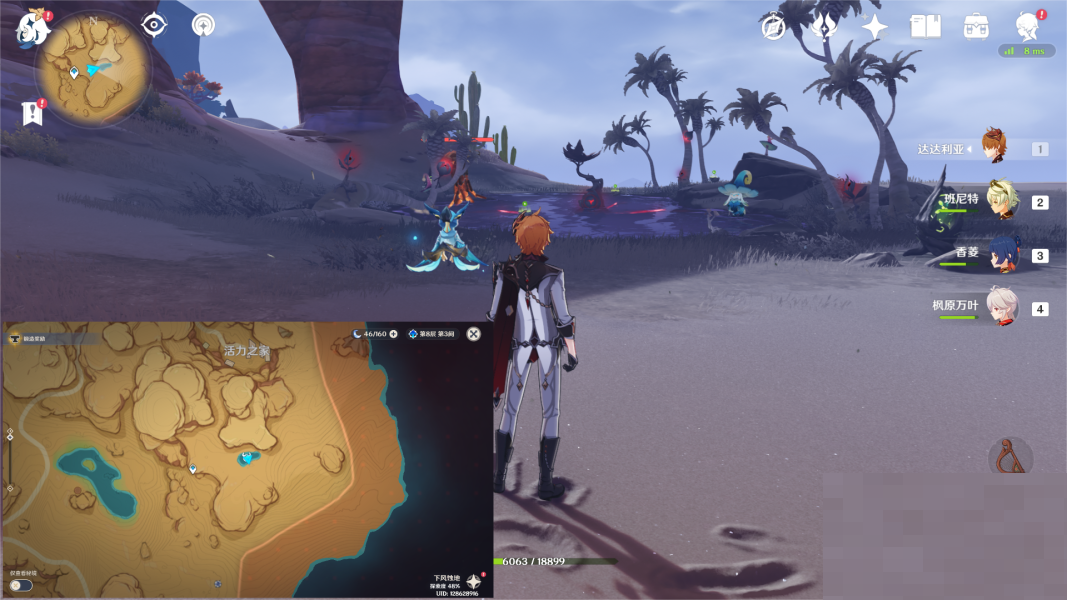Viewport: 1067px width, 600px height.
Task: Switch to 枫原万叶 in party slot 4
Action: point(1002,308)
